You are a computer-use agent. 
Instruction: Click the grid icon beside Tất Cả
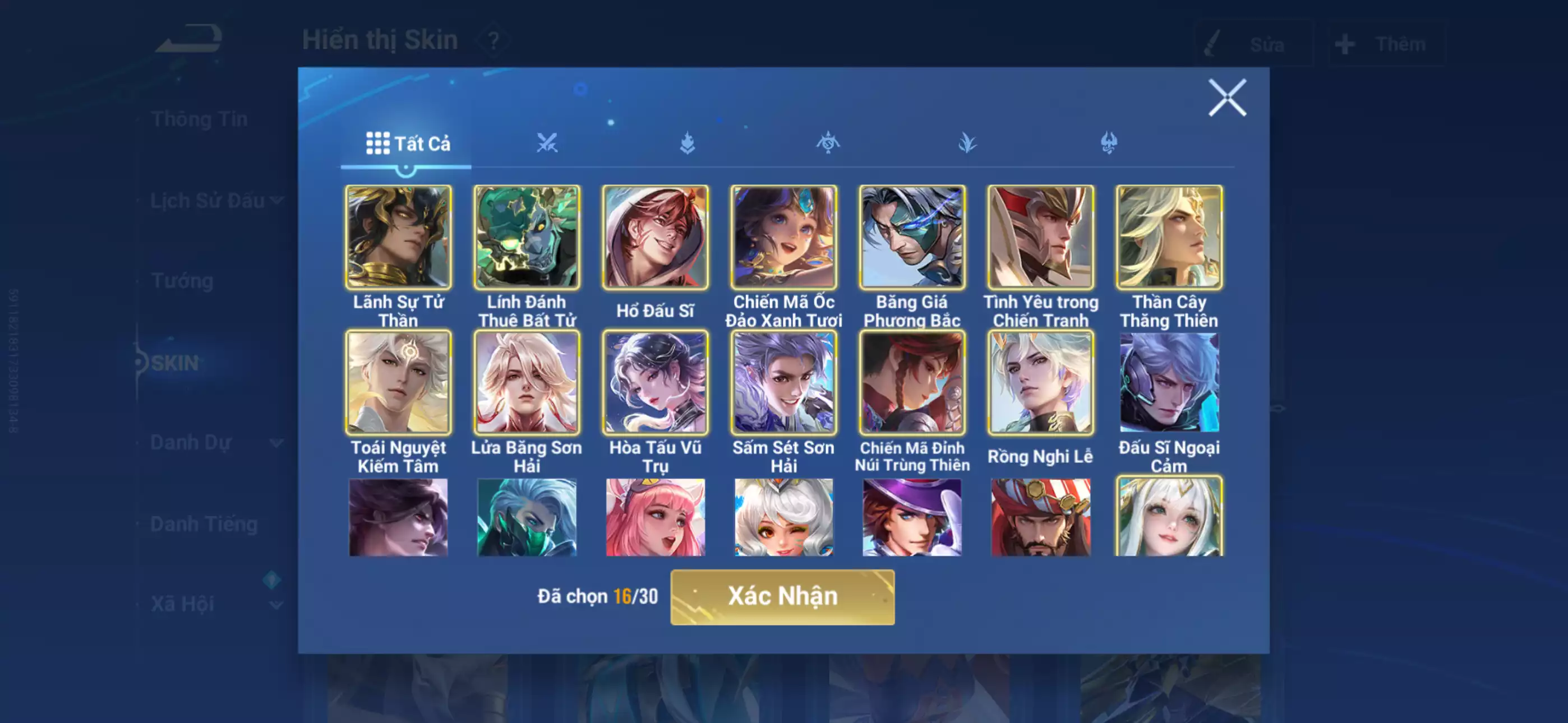(x=378, y=143)
